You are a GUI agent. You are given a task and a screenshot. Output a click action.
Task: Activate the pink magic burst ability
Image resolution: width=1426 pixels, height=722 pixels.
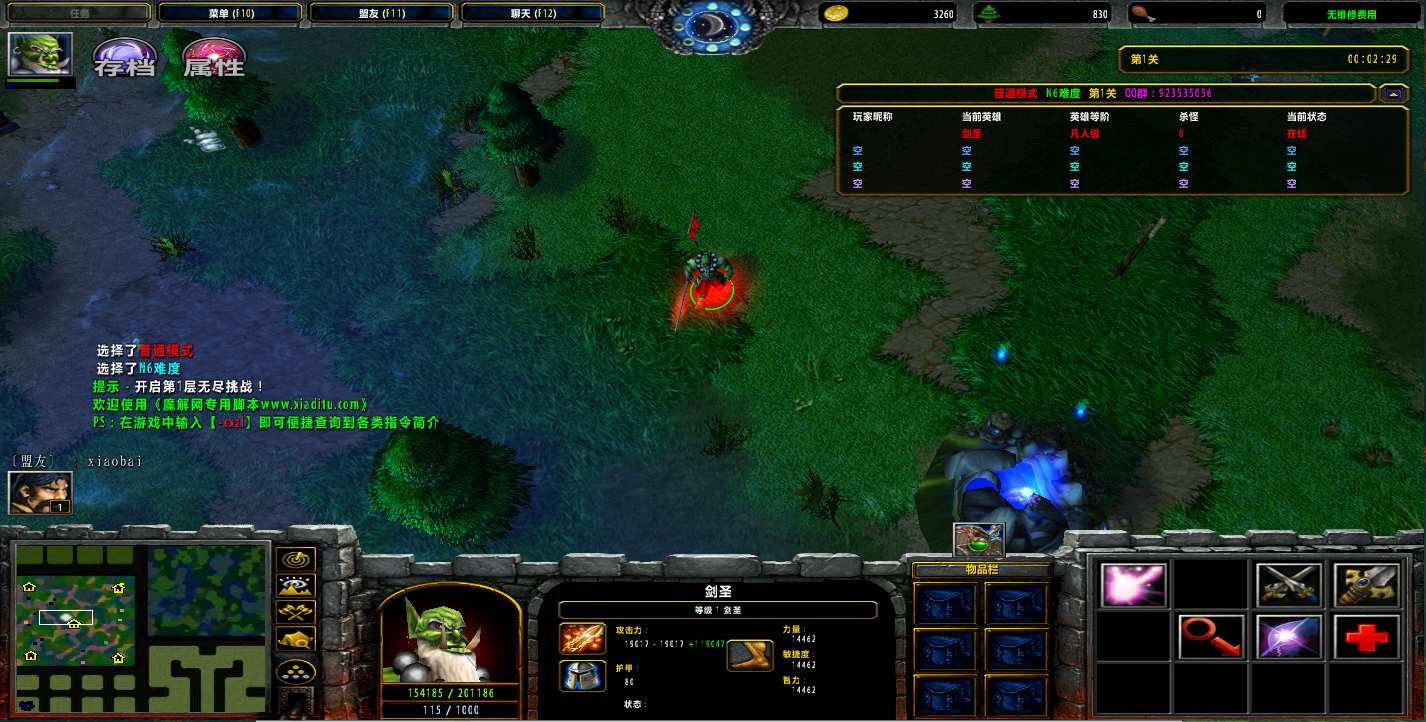tap(1133, 586)
